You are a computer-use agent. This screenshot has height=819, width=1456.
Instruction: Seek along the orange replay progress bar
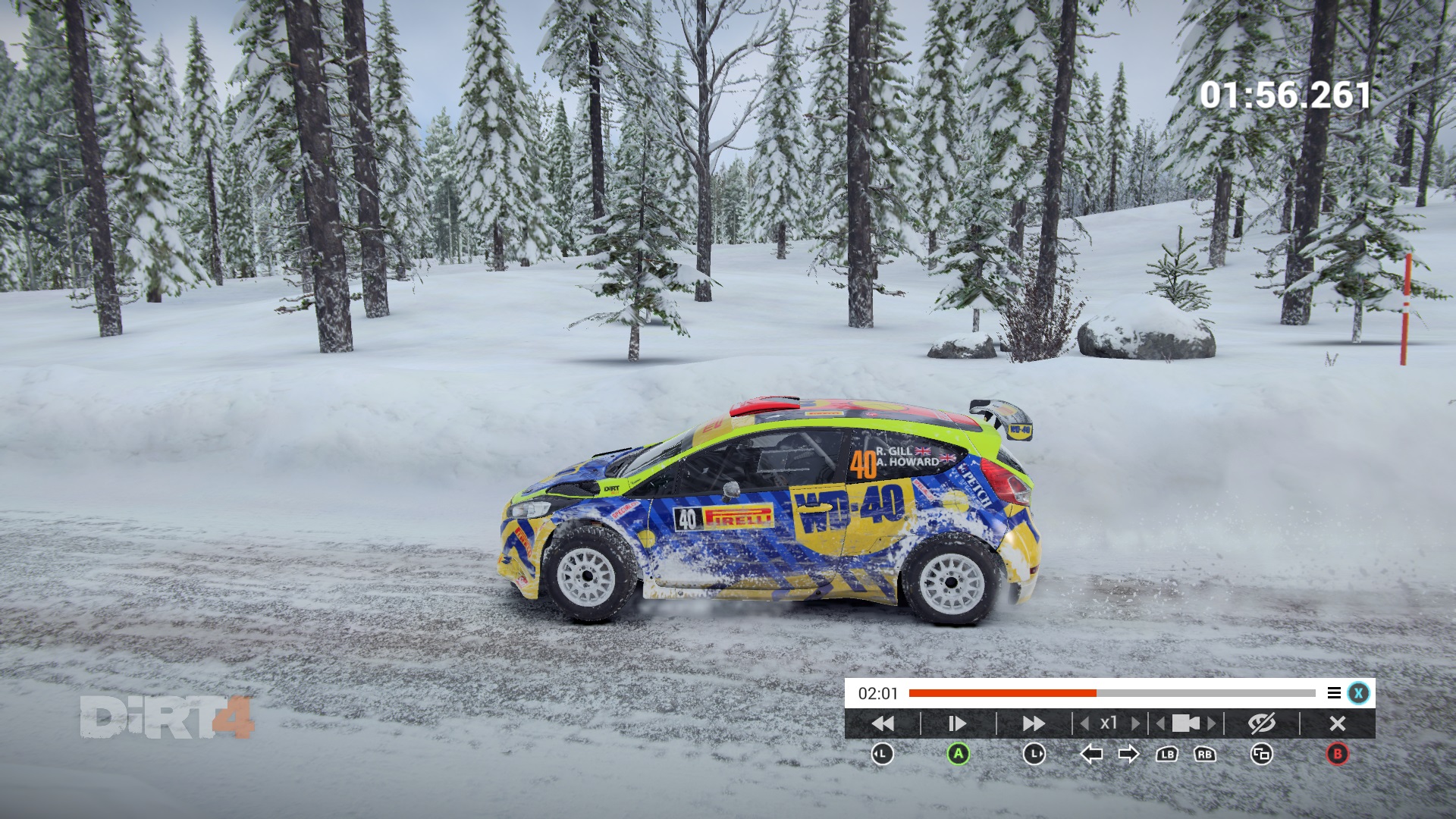[1112, 693]
